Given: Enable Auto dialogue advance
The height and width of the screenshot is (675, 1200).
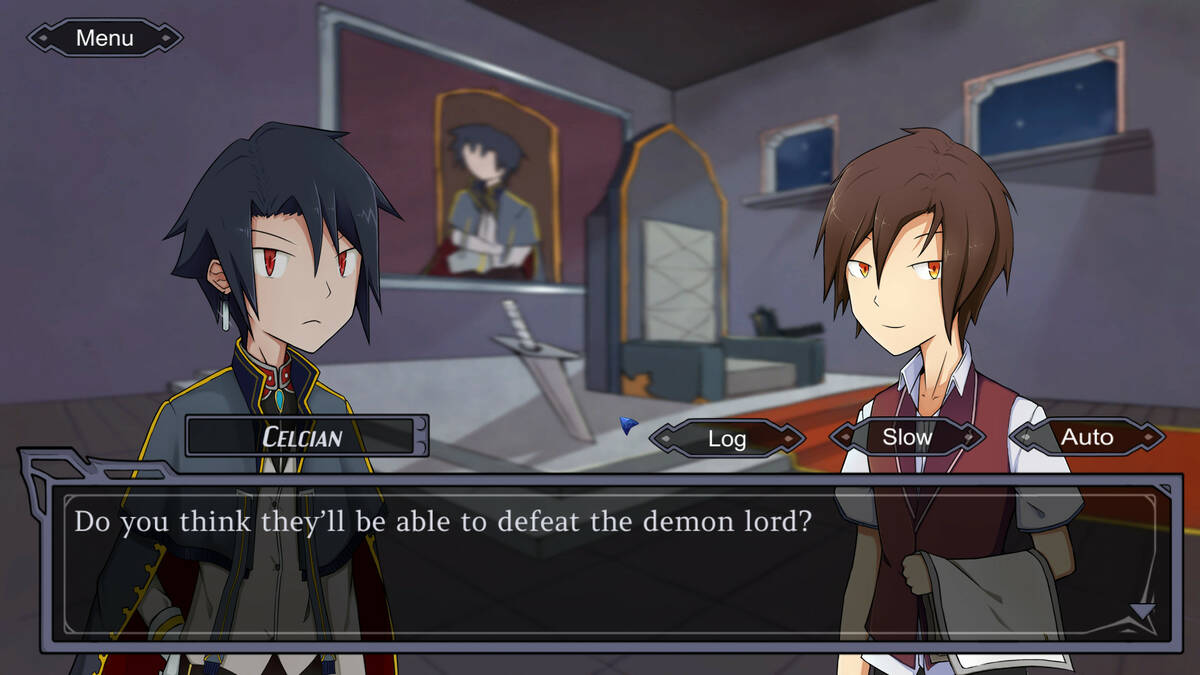Looking at the screenshot, I should [x=1087, y=437].
